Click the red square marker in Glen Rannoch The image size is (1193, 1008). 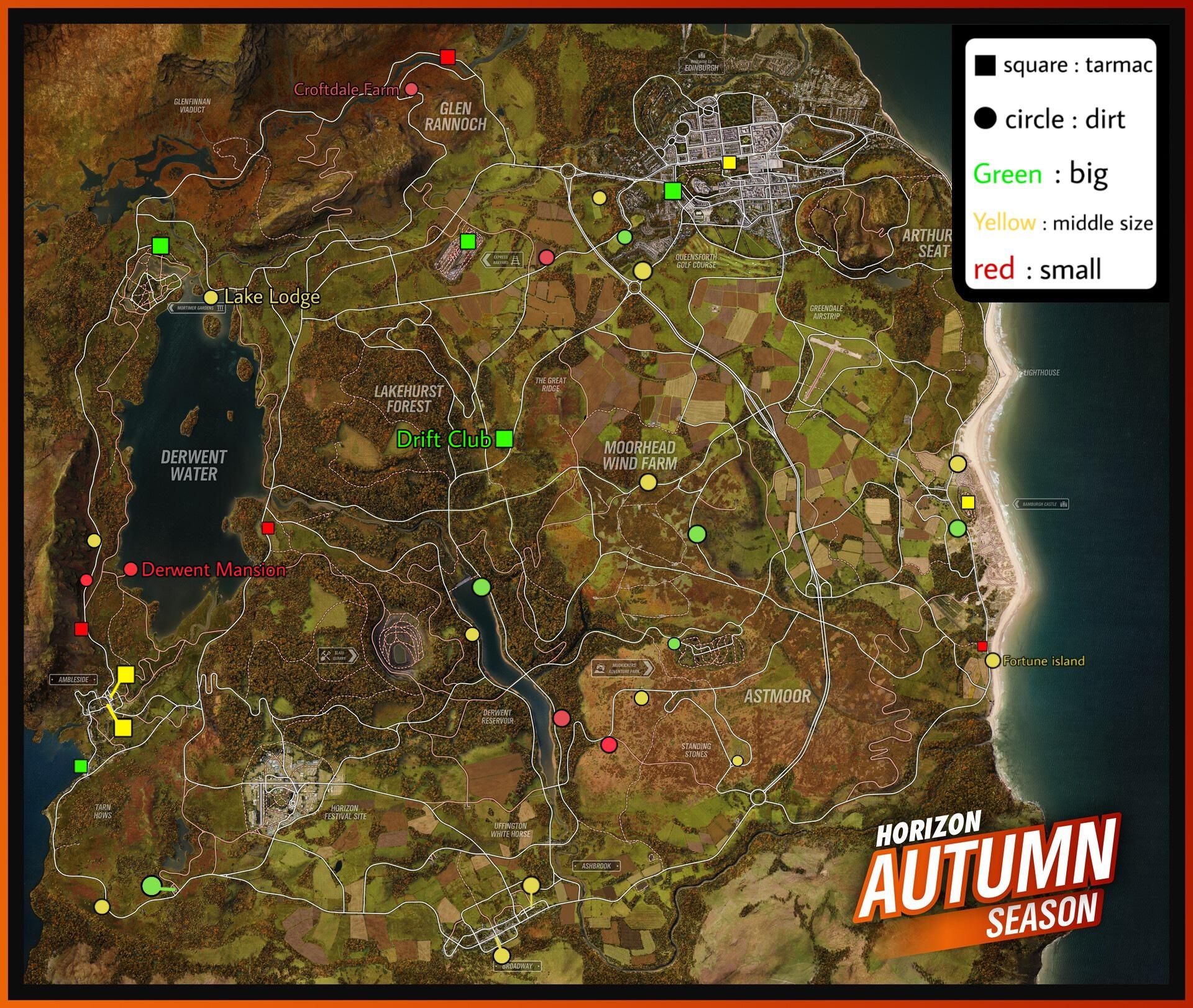[447, 57]
